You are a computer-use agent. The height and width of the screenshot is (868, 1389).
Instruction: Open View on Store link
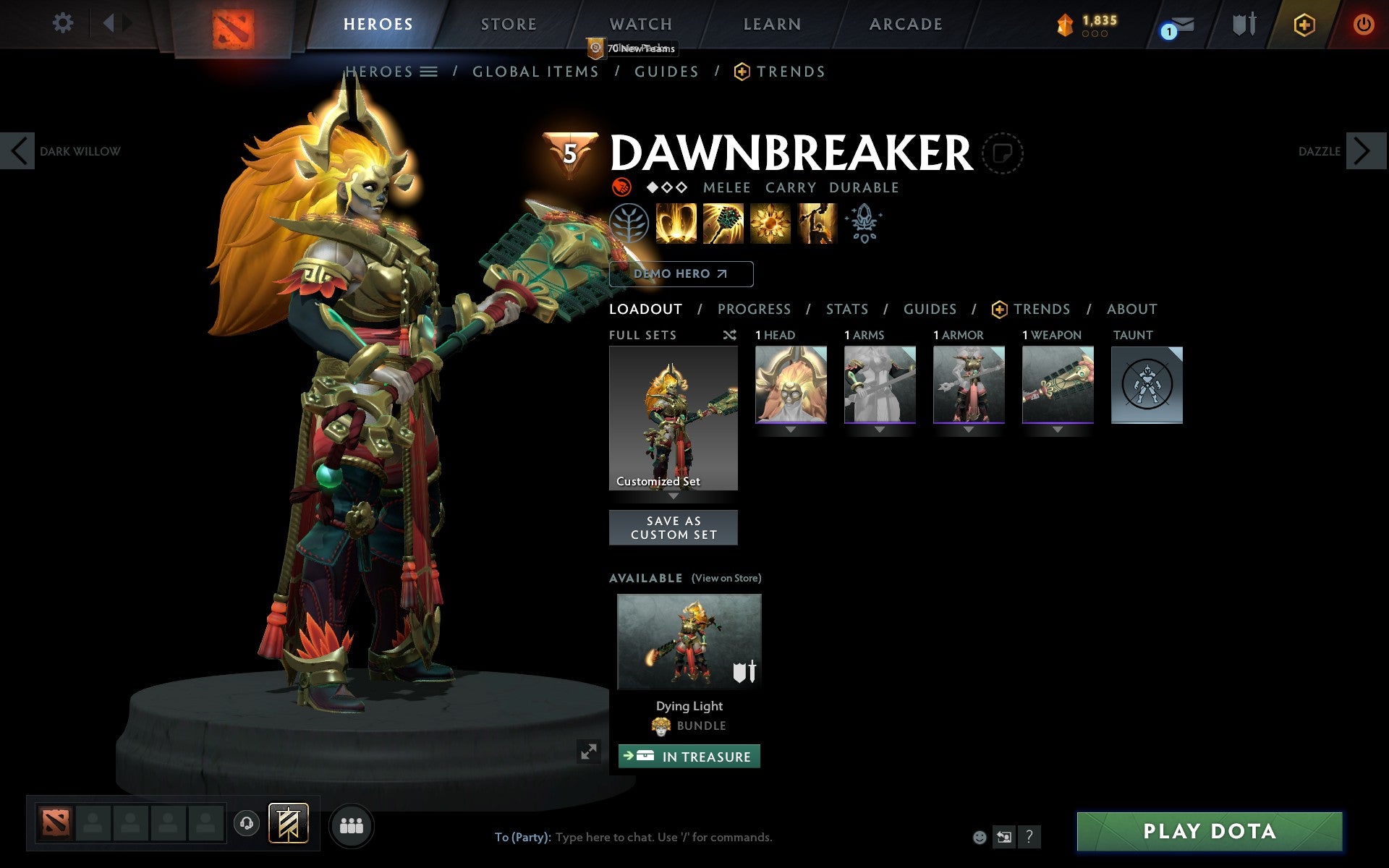pyautogui.click(x=726, y=578)
